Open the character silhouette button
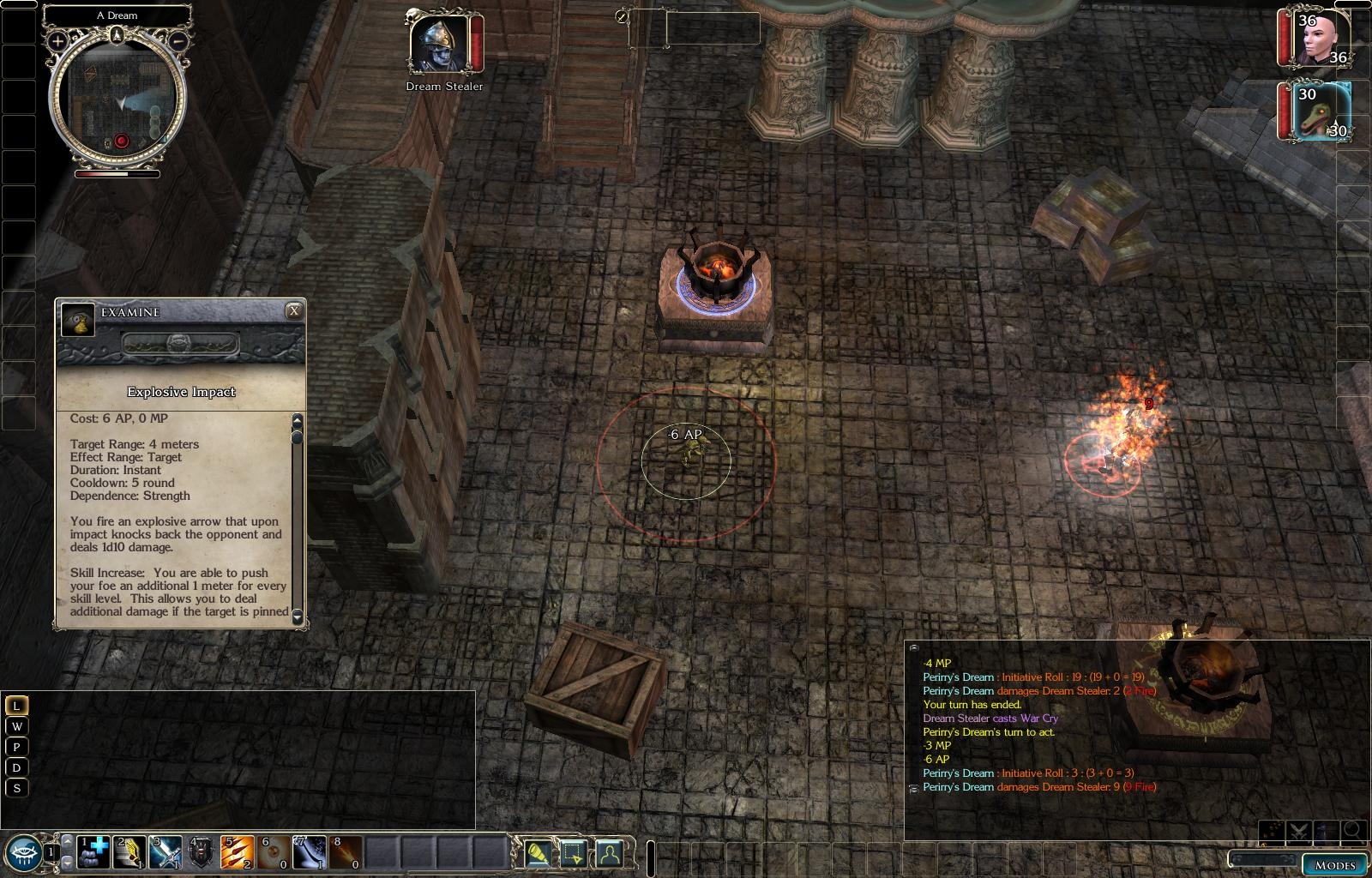 coord(609,853)
